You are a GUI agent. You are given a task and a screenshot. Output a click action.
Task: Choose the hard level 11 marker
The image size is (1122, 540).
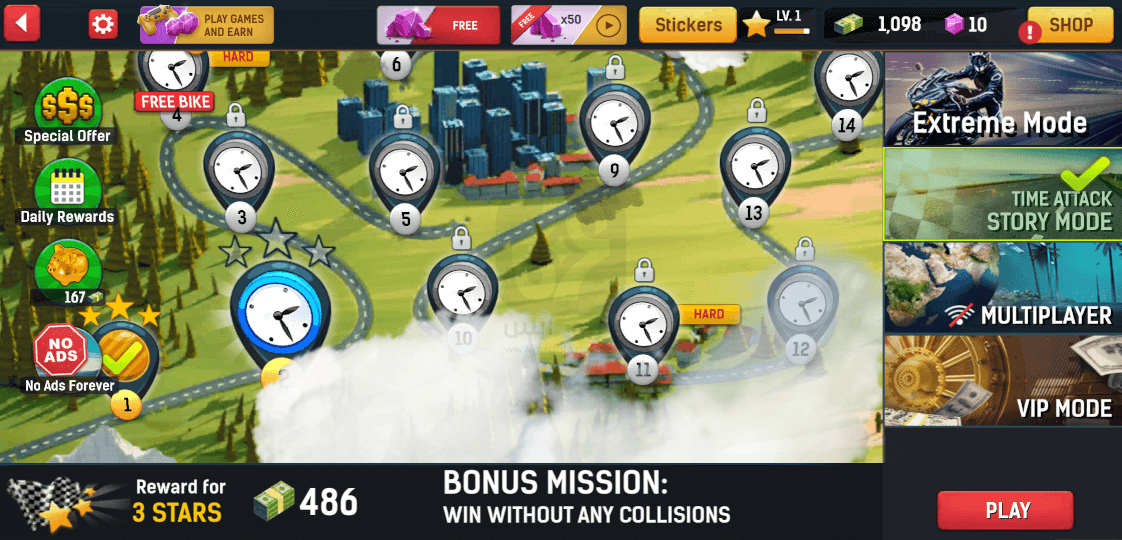[643, 328]
